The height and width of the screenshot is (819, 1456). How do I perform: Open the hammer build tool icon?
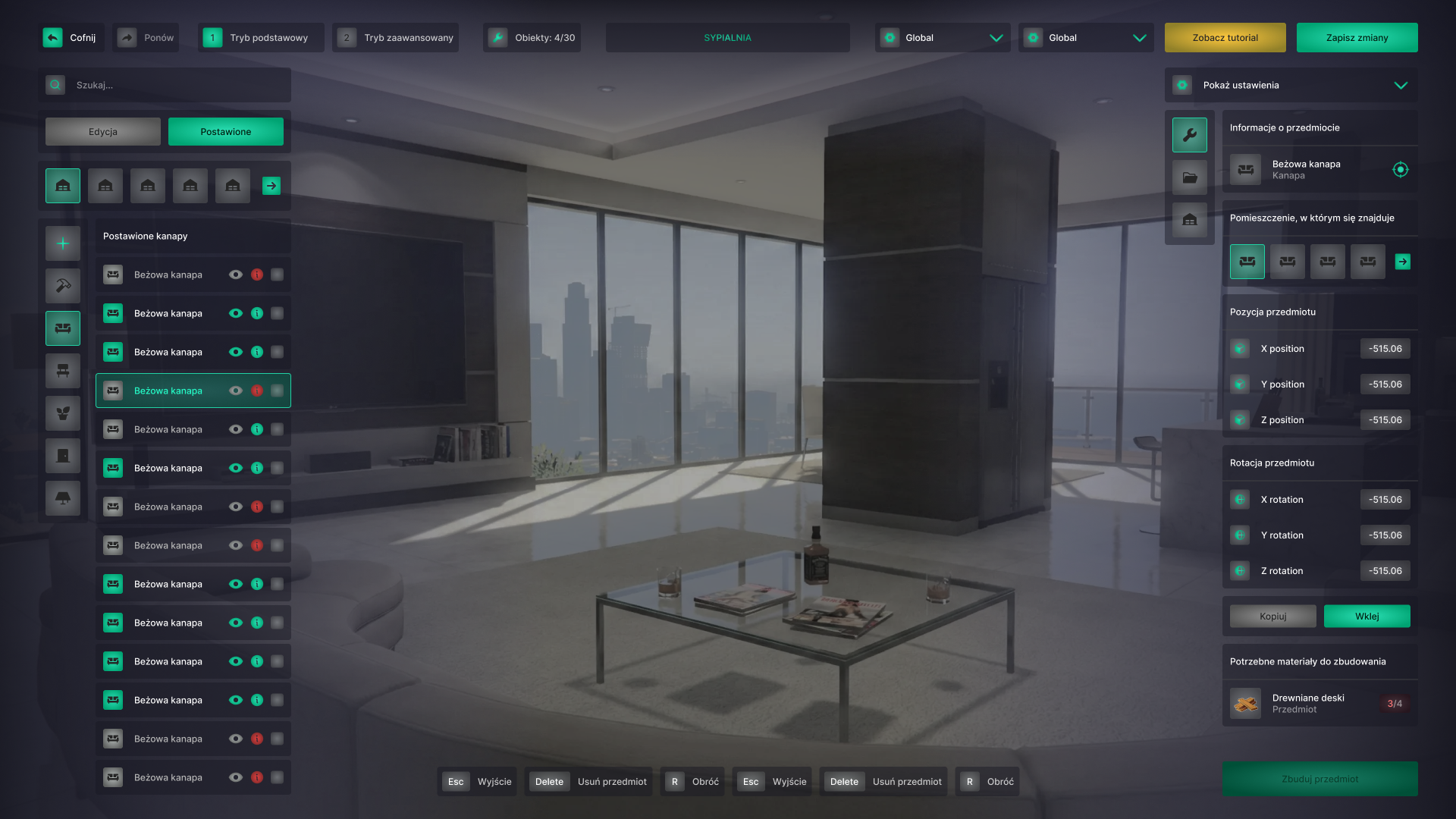(x=62, y=286)
